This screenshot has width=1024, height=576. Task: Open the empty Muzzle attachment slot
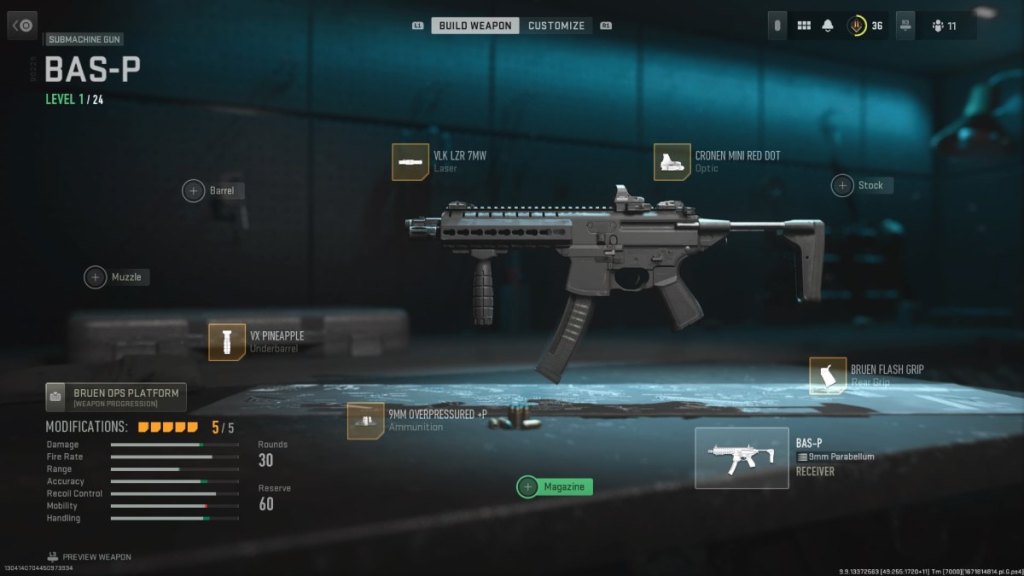click(x=96, y=277)
